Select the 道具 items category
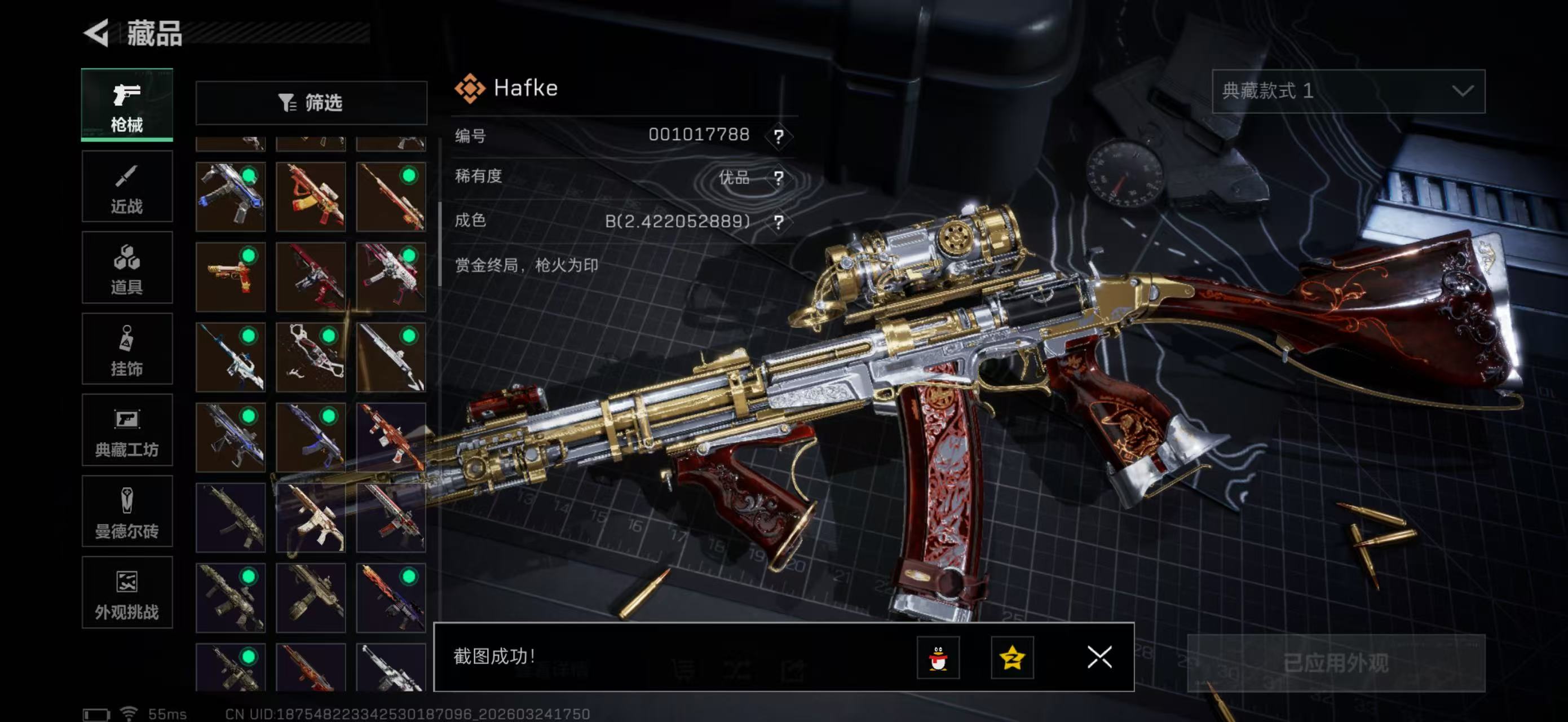This screenshot has width=1568, height=722. 127,268
